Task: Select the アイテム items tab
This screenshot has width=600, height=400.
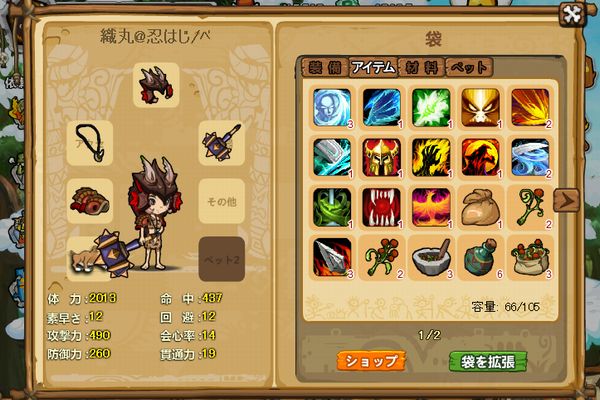Action: 374,68
